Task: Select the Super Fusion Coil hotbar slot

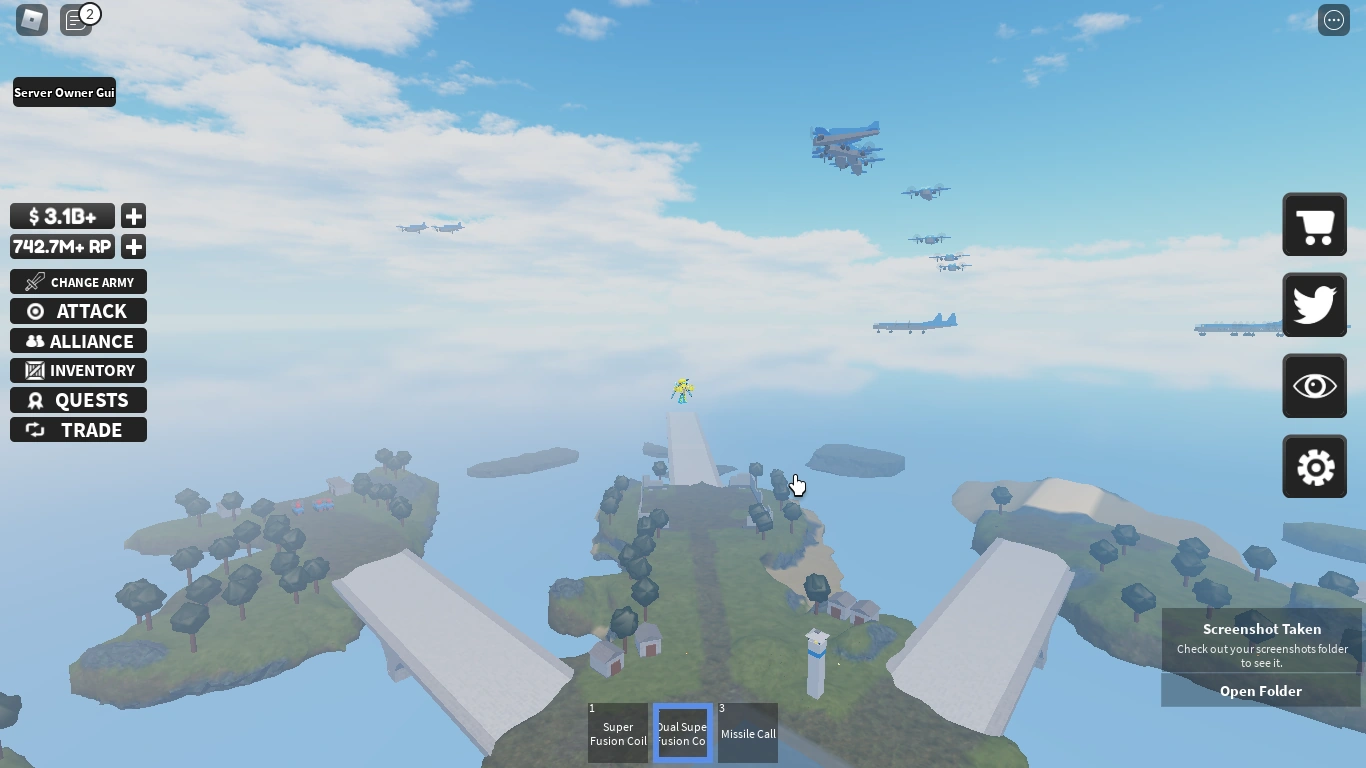Action: pyautogui.click(x=617, y=732)
